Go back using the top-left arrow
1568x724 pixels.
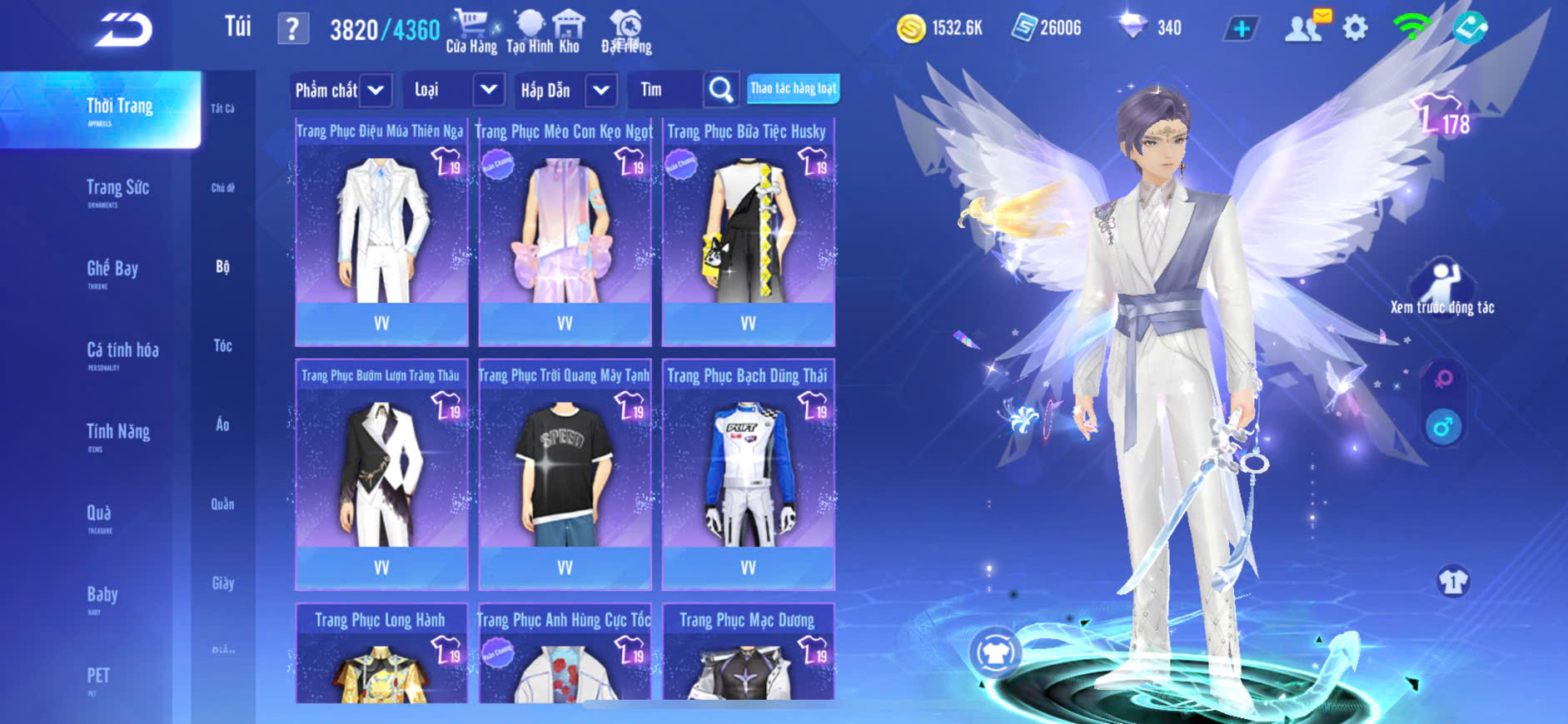point(123,30)
